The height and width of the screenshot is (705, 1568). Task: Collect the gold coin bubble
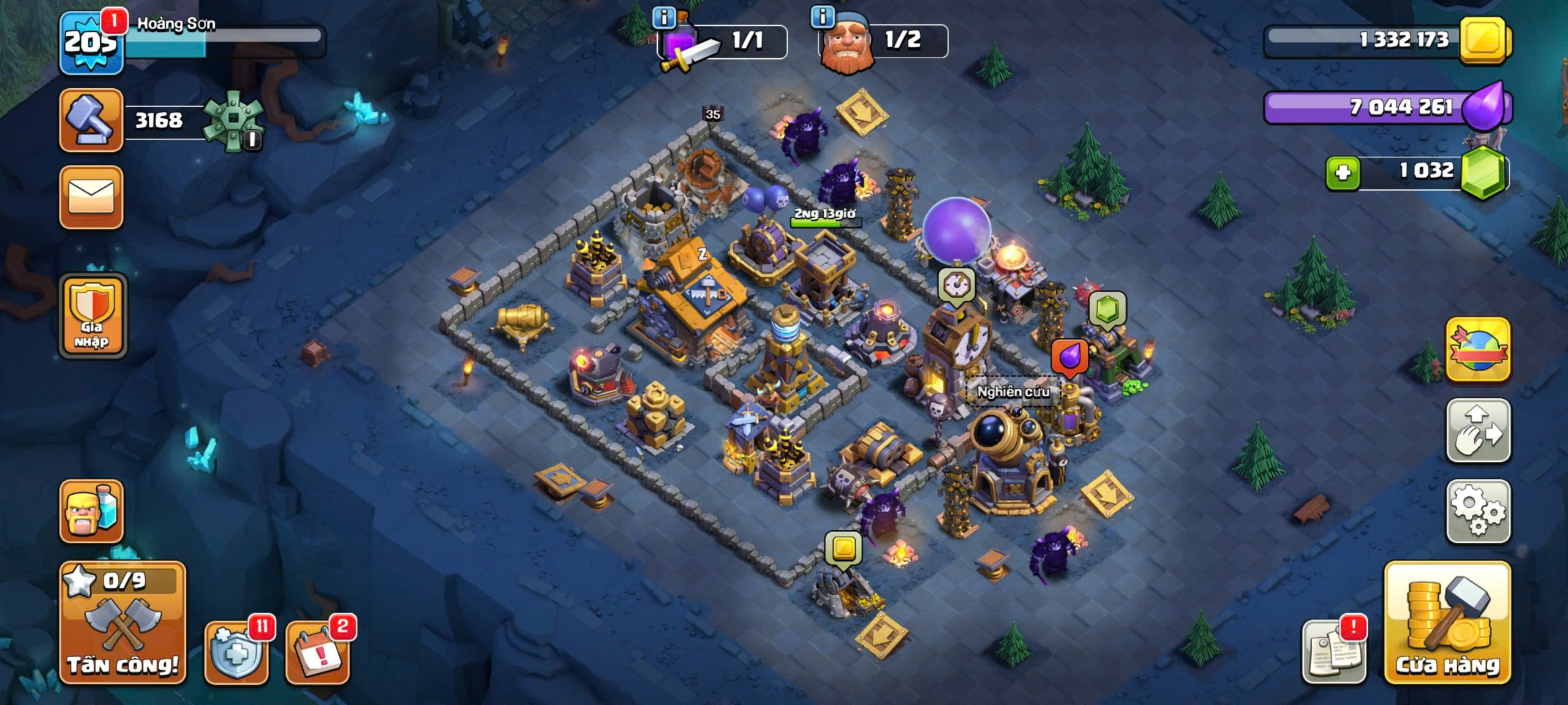(x=843, y=548)
